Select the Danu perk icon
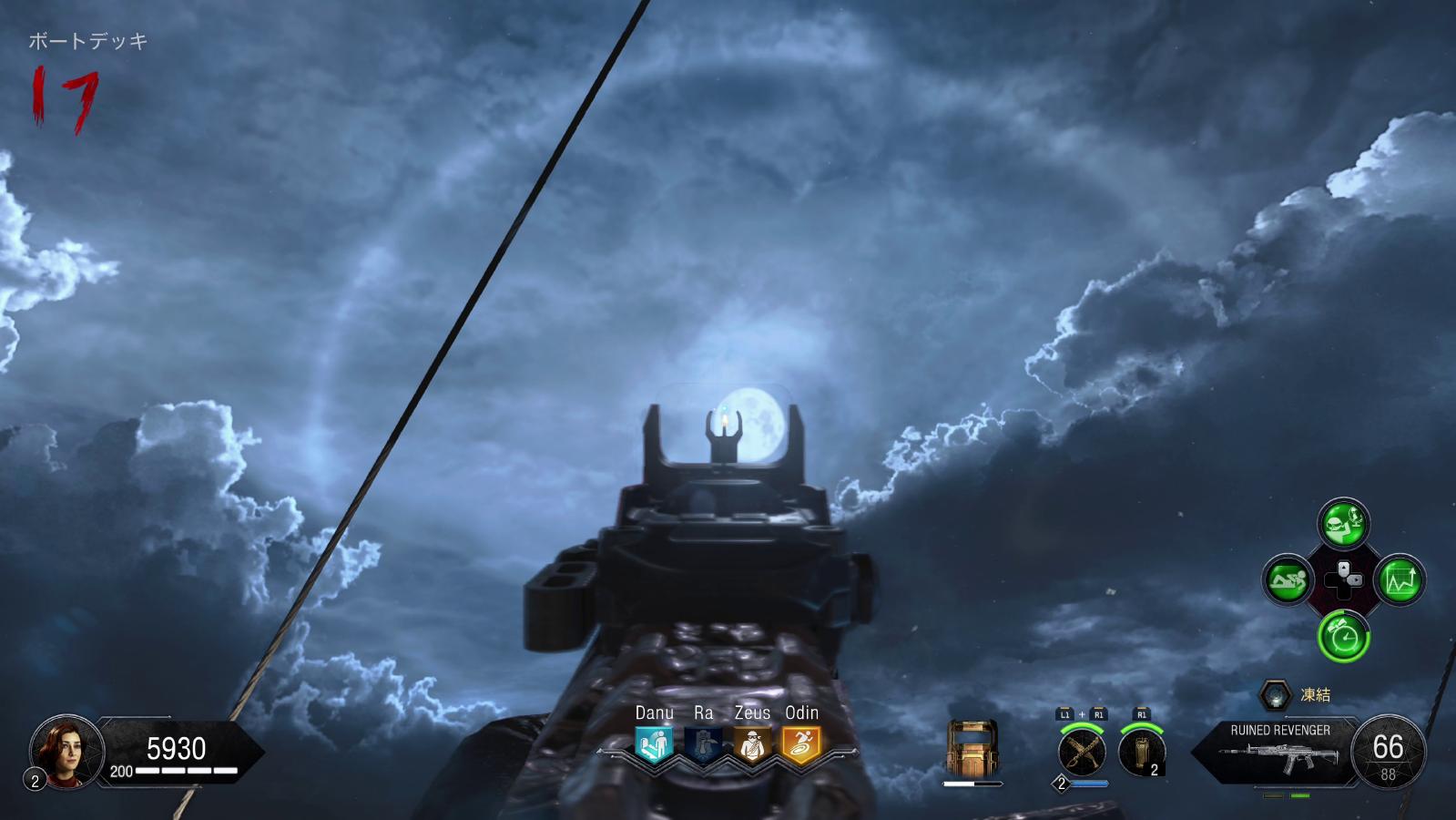 pyautogui.click(x=654, y=745)
